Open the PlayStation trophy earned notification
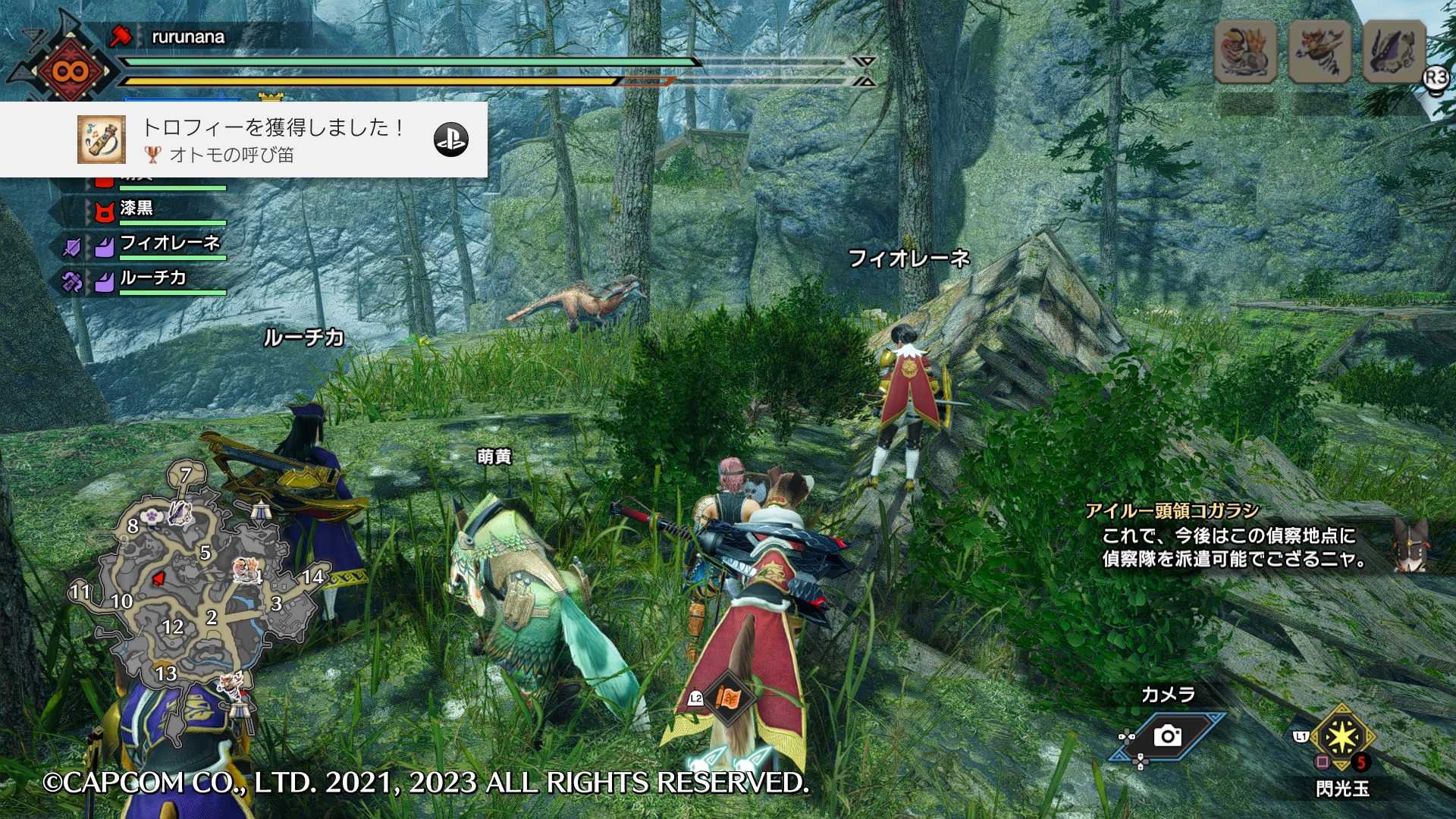1456x819 pixels. [243, 140]
